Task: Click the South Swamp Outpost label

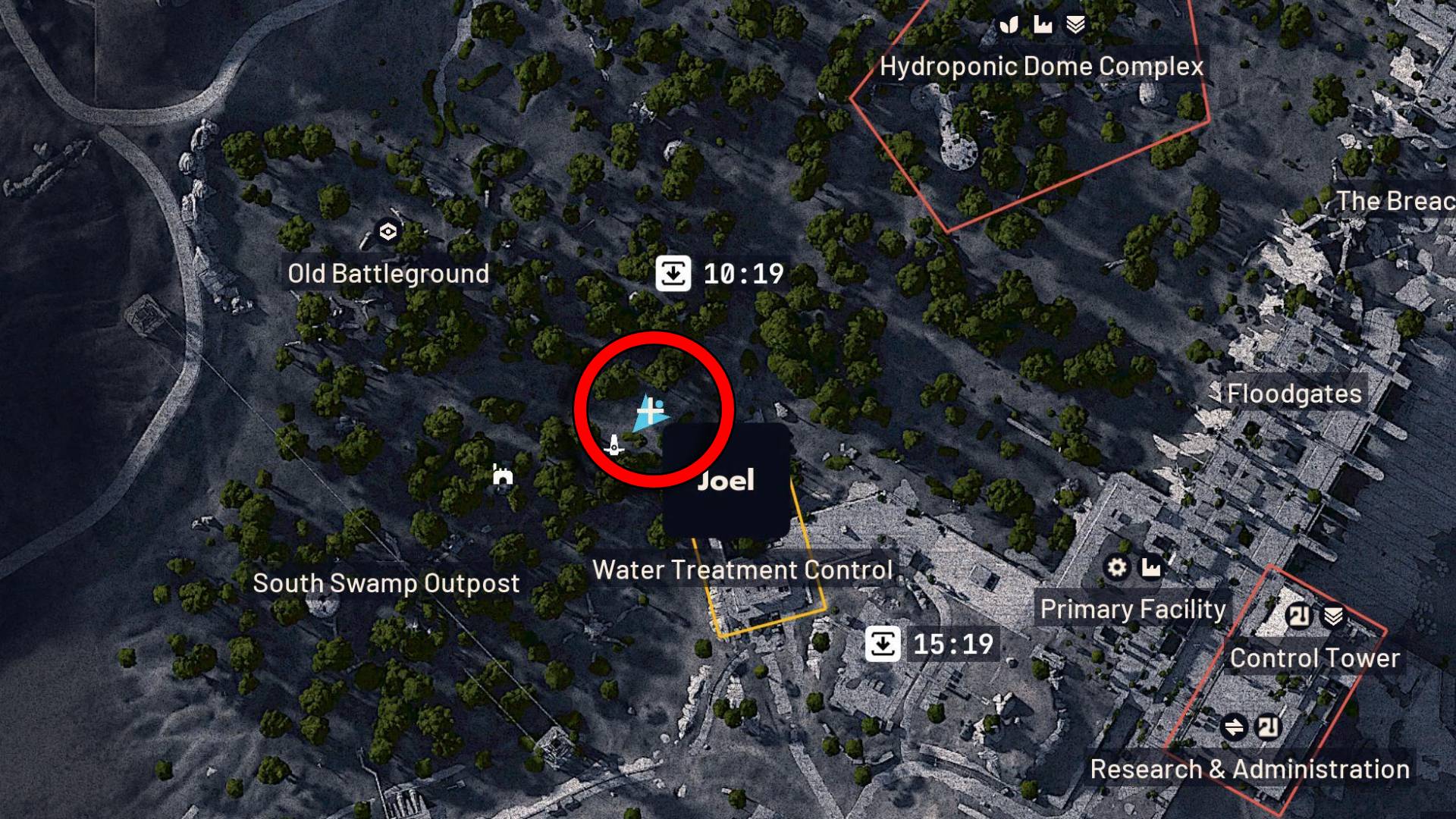Action: click(387, 583)
